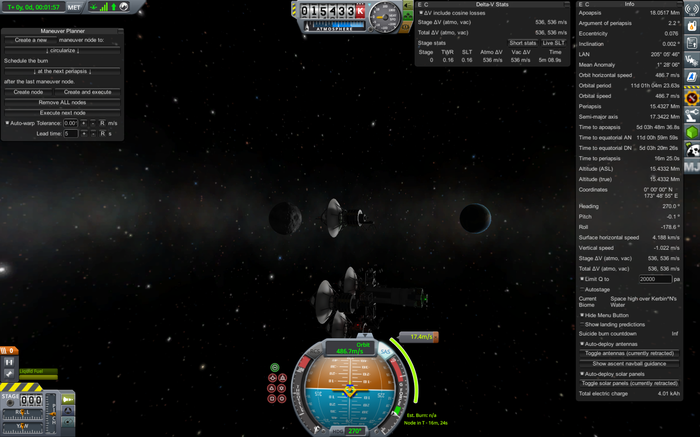Toggle the Limit Q to checkbox
The image size is (700, 437).
click(582, 279)
